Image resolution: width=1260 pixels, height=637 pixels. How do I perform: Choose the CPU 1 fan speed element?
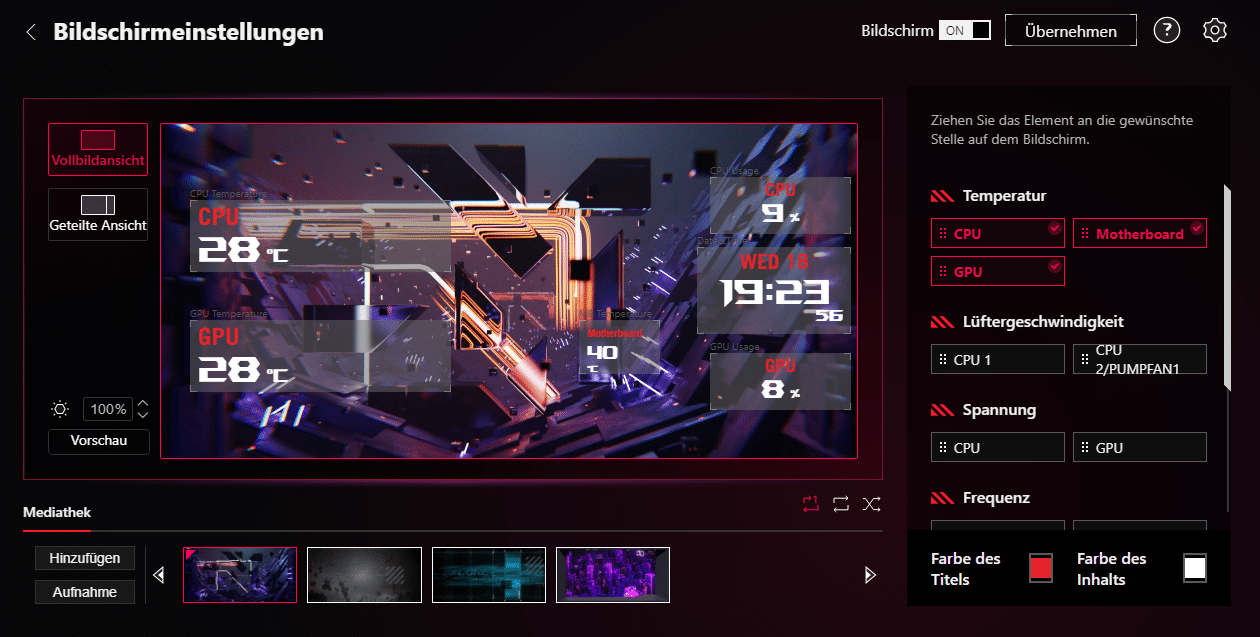pyautogui.click(x=997, y=360)
